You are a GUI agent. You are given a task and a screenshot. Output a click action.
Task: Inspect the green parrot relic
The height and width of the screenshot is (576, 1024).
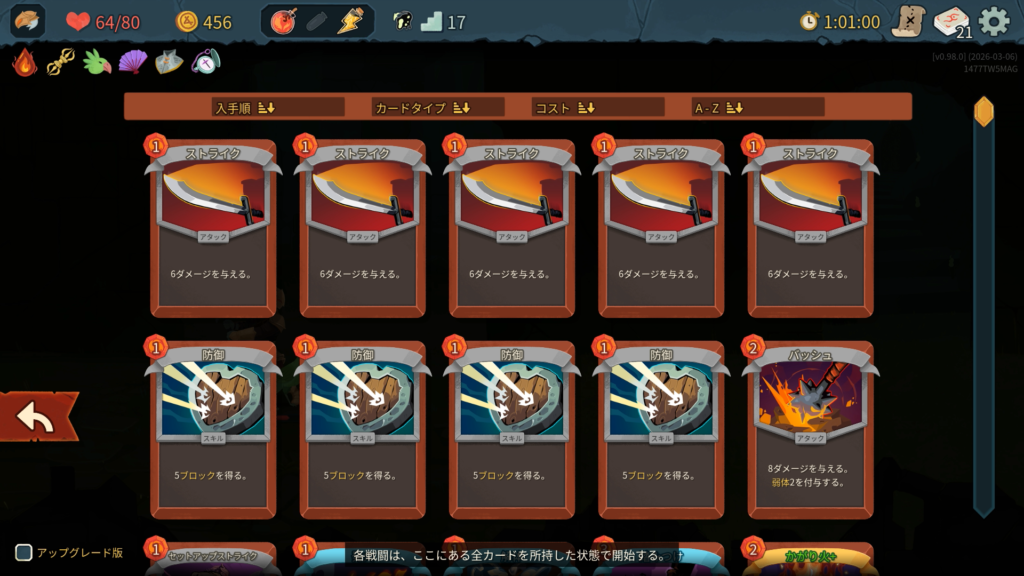tap(97, 62)
